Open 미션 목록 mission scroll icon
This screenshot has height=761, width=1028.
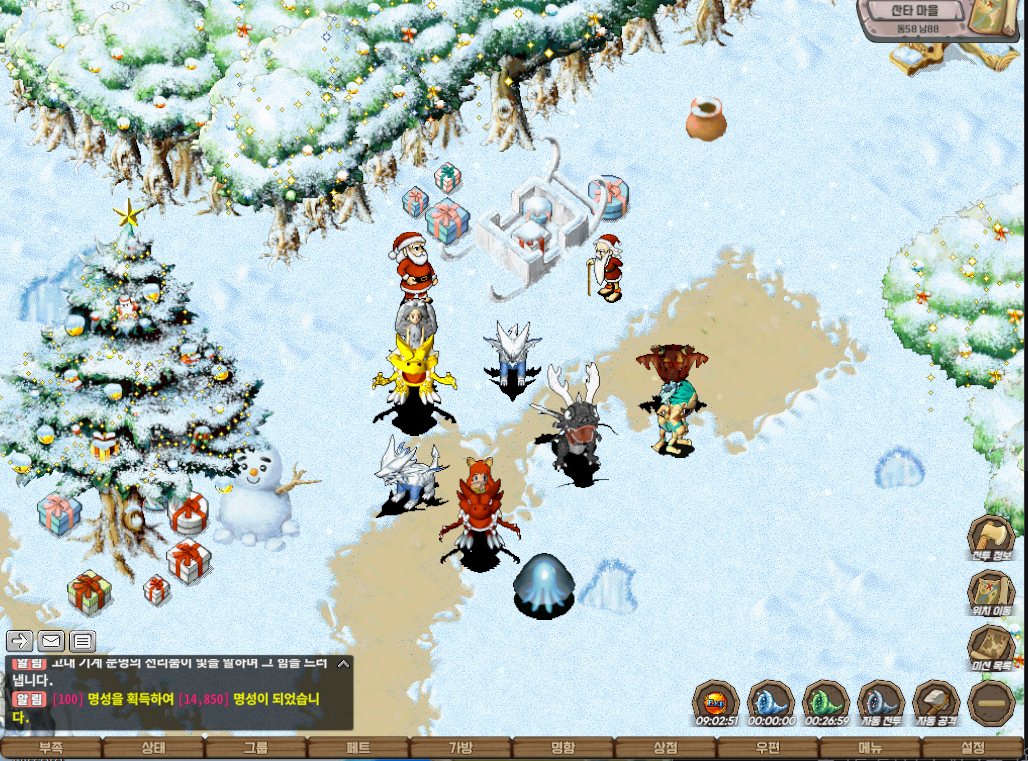coord(991,648)
